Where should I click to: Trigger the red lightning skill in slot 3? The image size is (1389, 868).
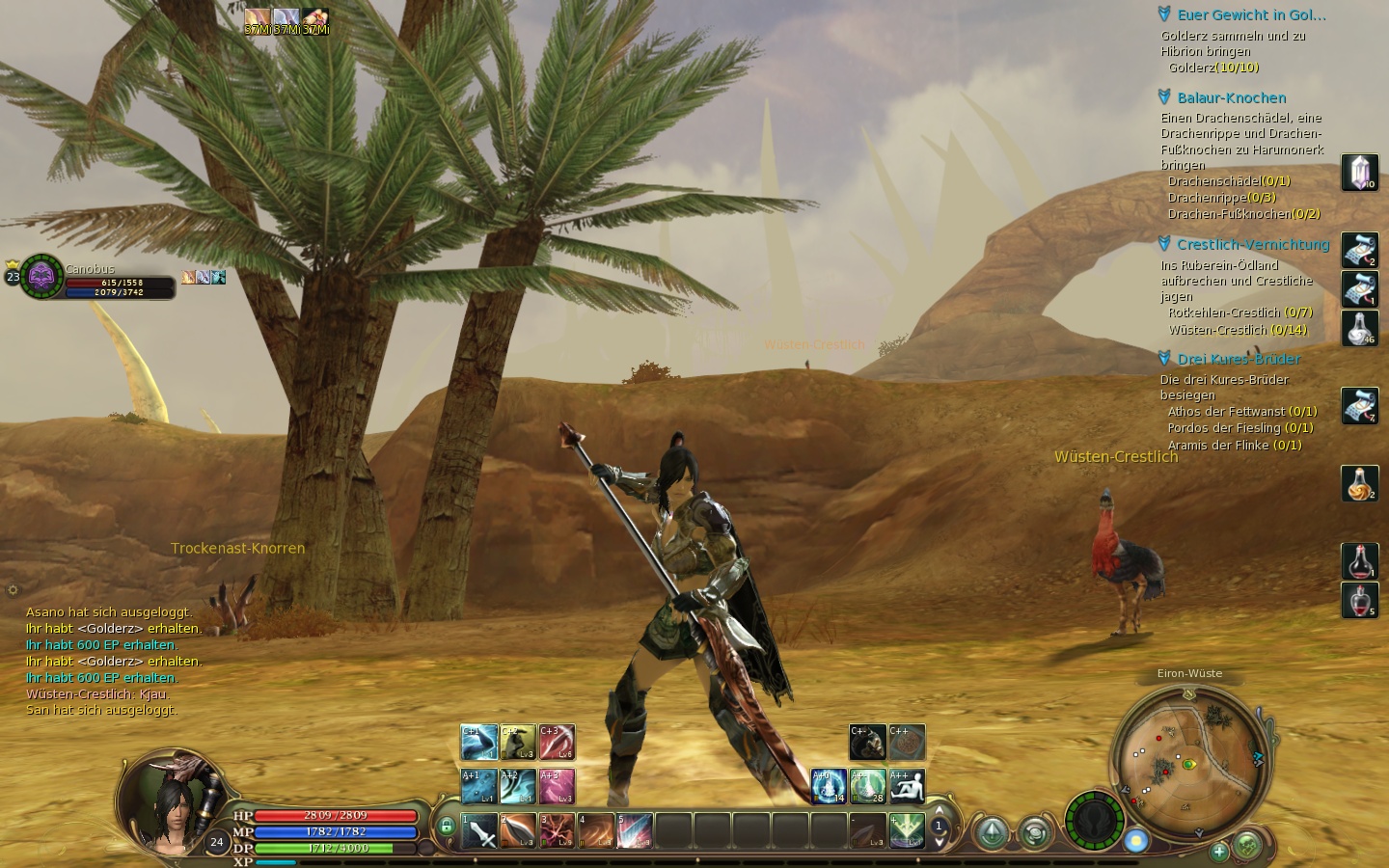coord(557,830)
